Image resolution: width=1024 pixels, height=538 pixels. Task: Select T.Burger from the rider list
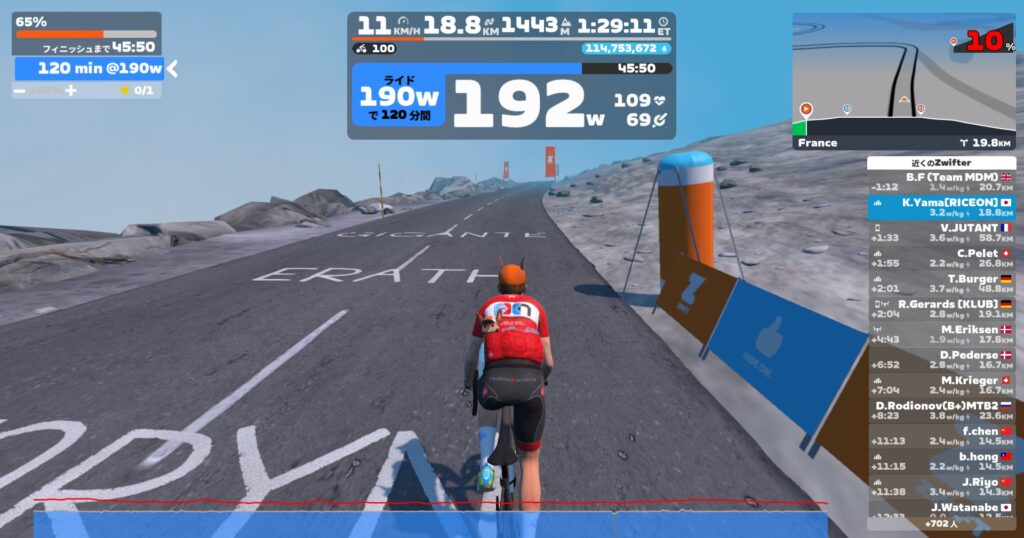pyautogui.click(x=941, y=284)
